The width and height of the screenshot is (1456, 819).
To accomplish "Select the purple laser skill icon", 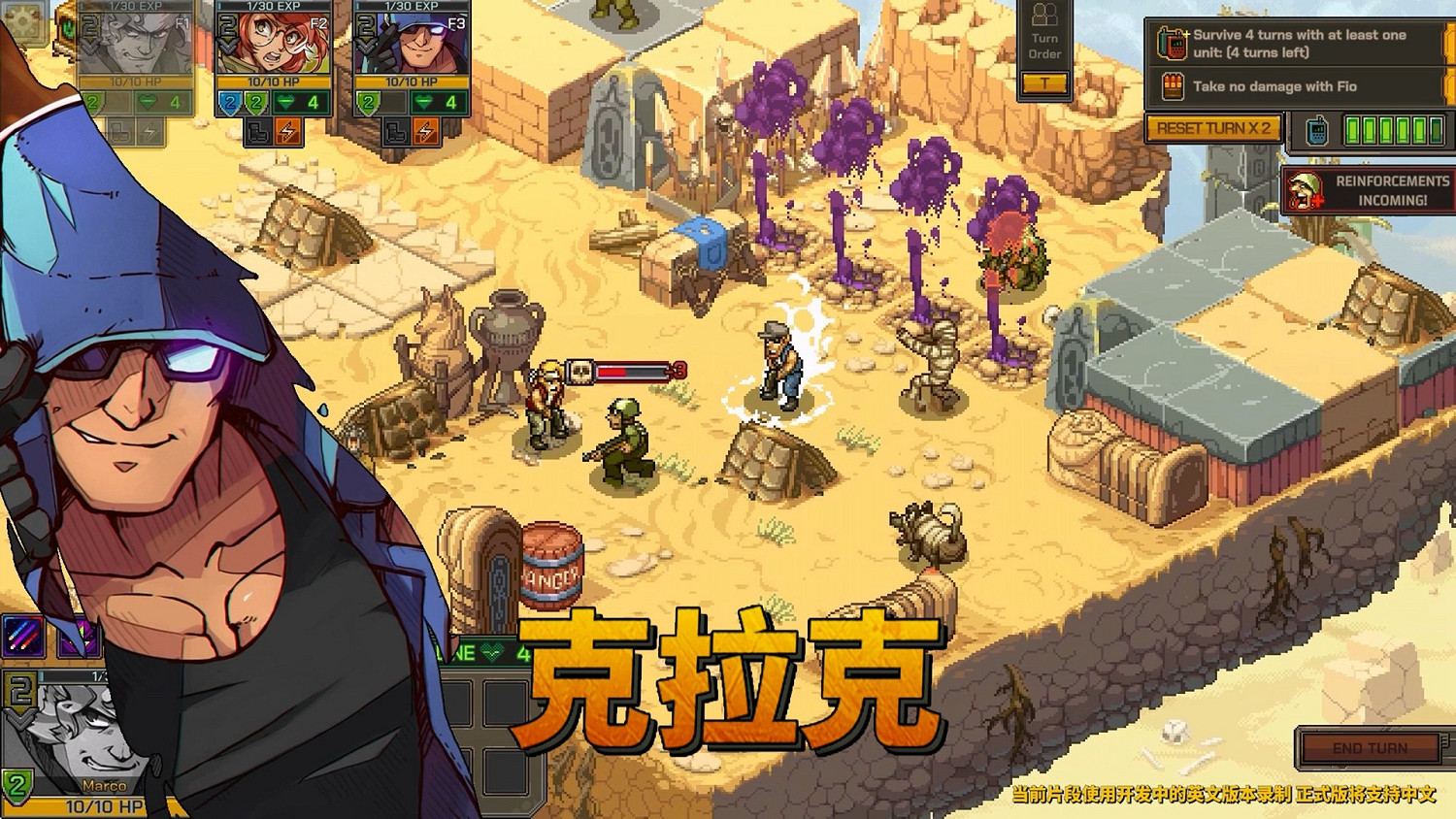I will pyautogui.click(x=23, y=635).
